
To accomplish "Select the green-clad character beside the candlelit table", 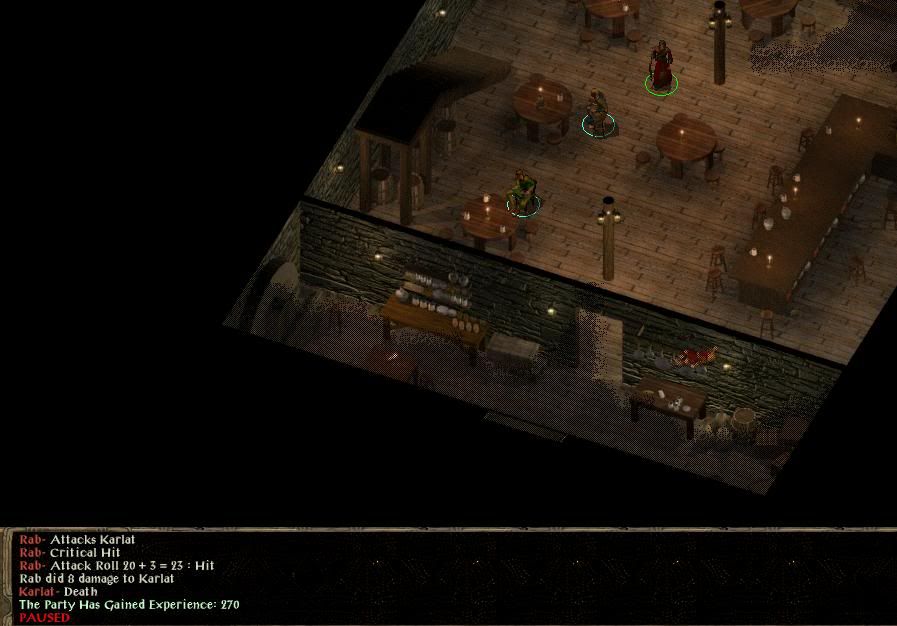I will (522, 191).
